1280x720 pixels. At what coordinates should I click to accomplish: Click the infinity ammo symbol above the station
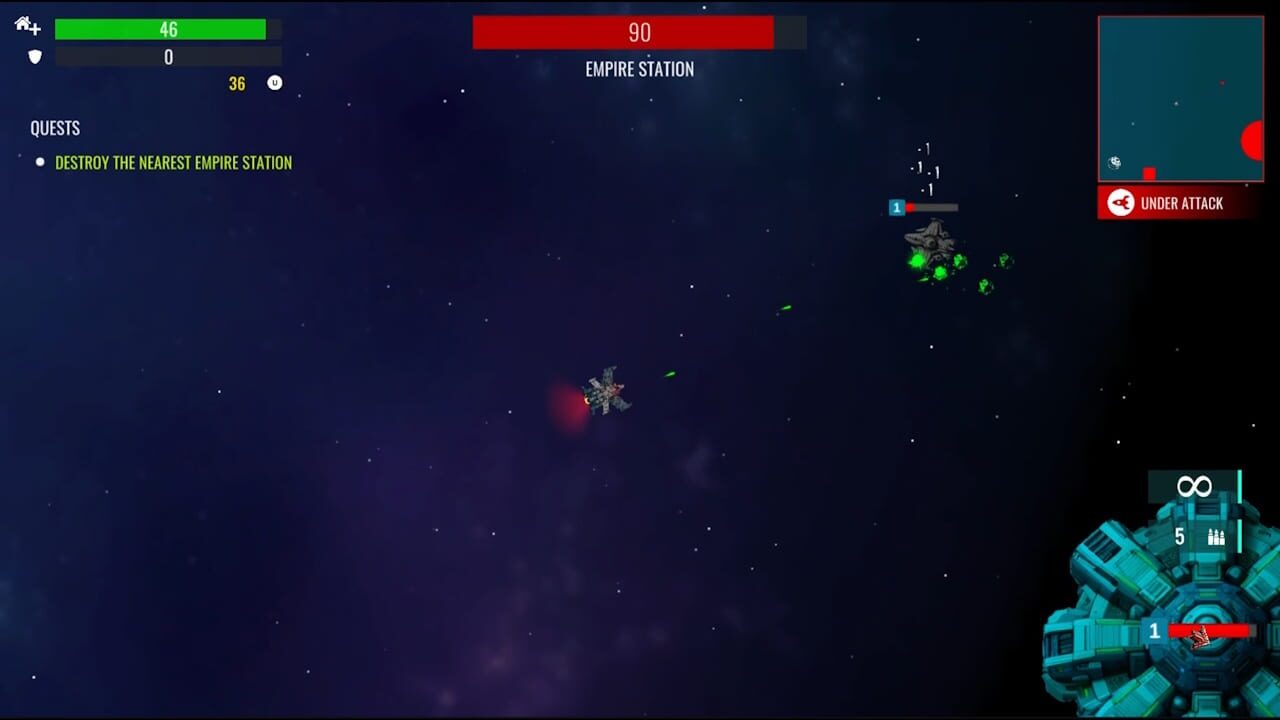tap(1192, 488)
